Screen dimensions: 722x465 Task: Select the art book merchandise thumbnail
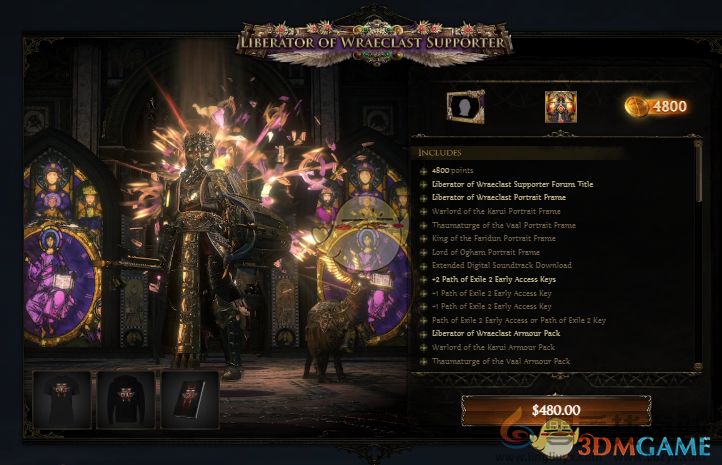point(189,399)
